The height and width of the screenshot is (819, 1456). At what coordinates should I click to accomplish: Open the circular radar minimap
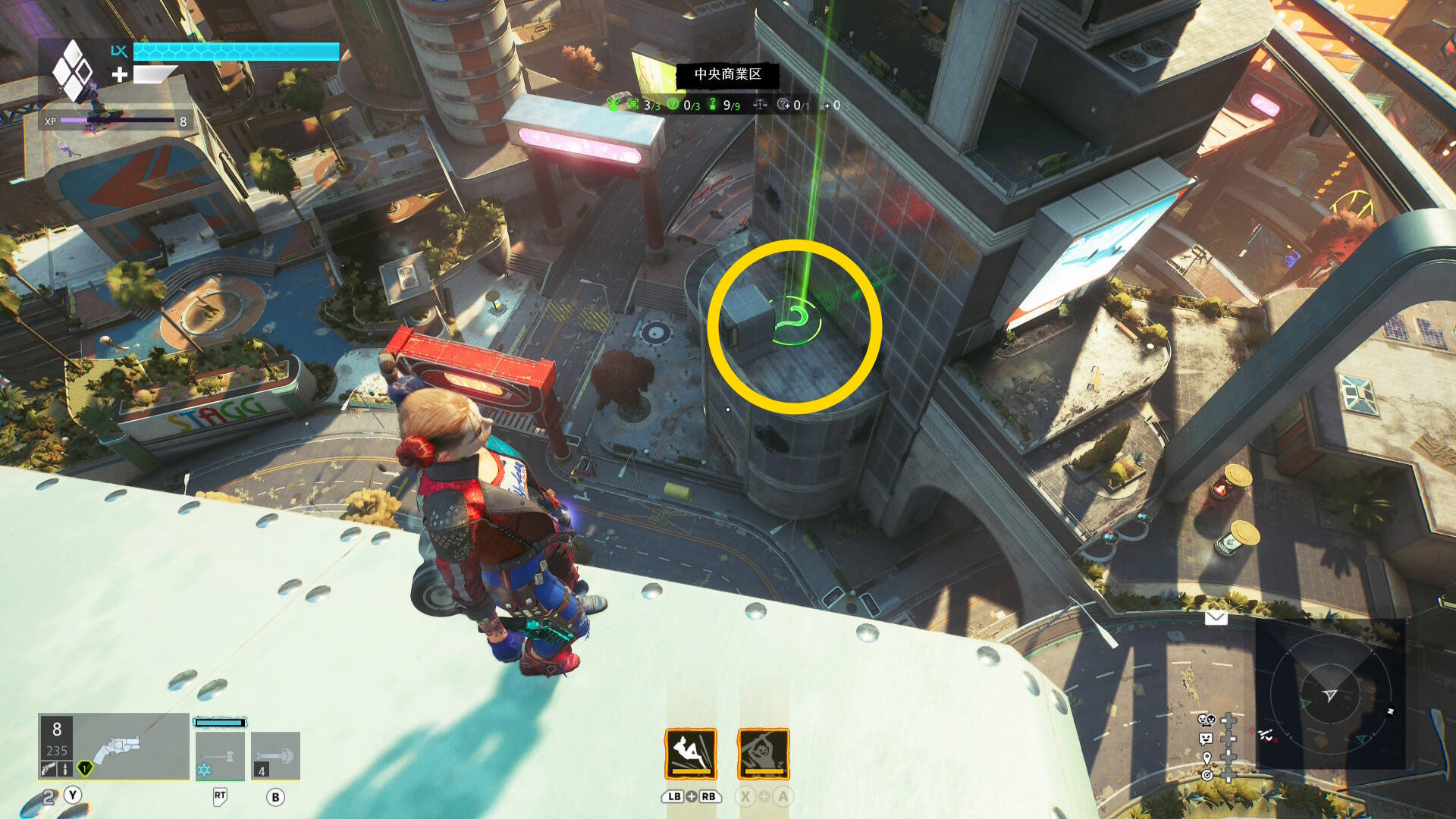(x=1330, y=695)
